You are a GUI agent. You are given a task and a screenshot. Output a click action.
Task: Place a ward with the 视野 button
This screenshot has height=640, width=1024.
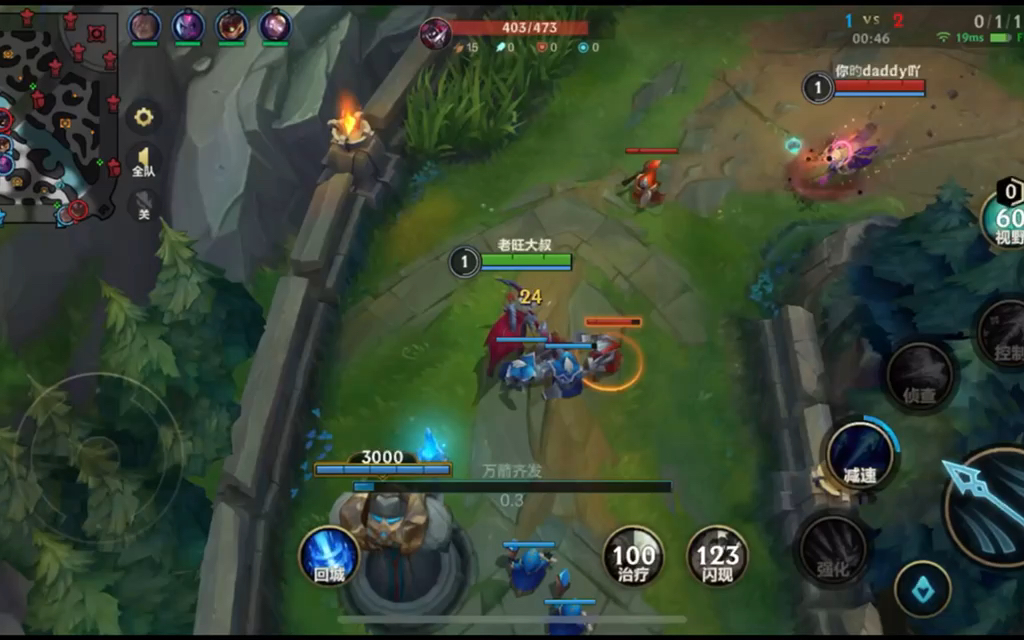click(x=1005, y=217)
